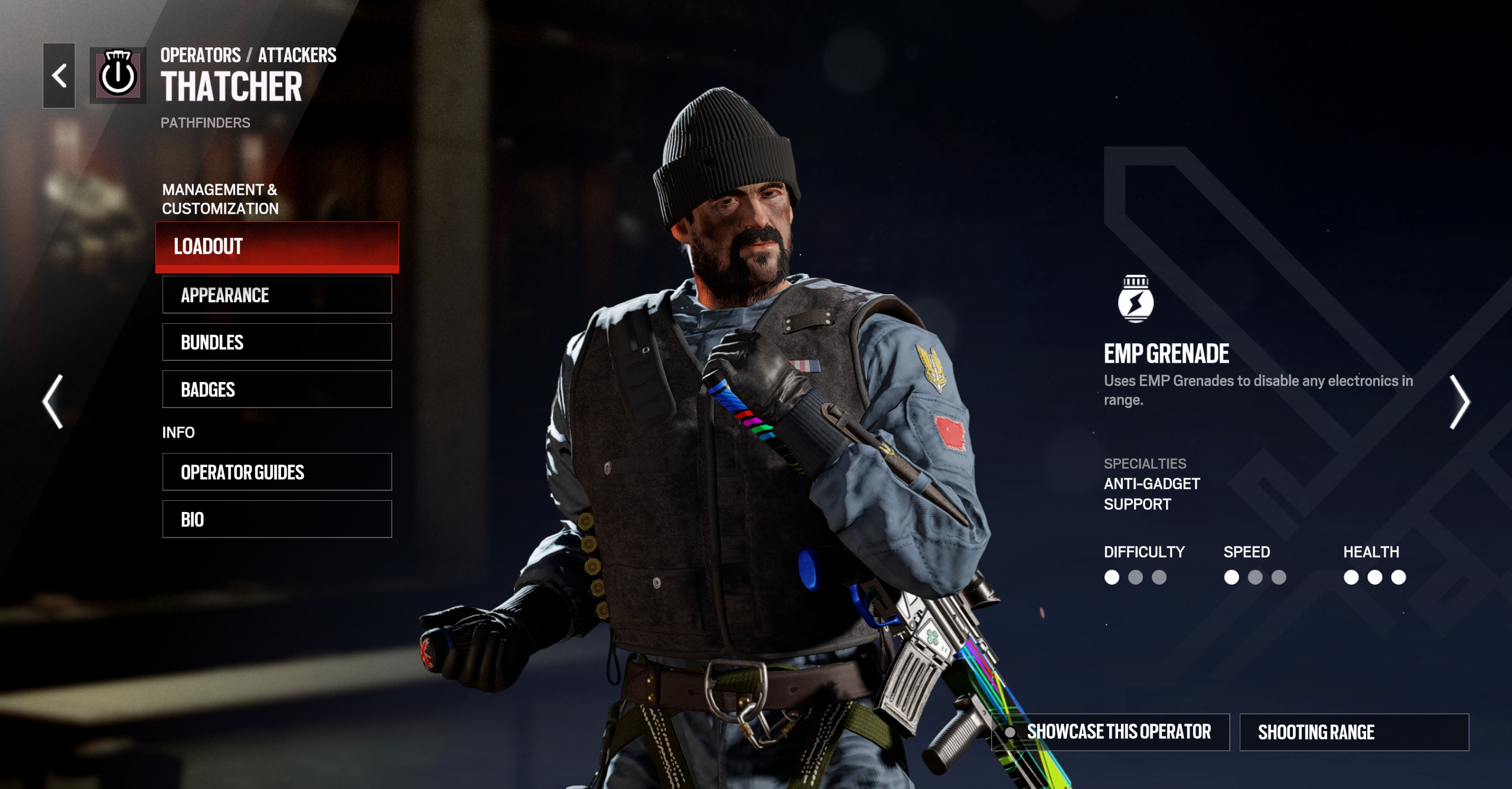
Task: Open Thatcher's Bio
Action: pyautogui.click(x=277, y=519)
